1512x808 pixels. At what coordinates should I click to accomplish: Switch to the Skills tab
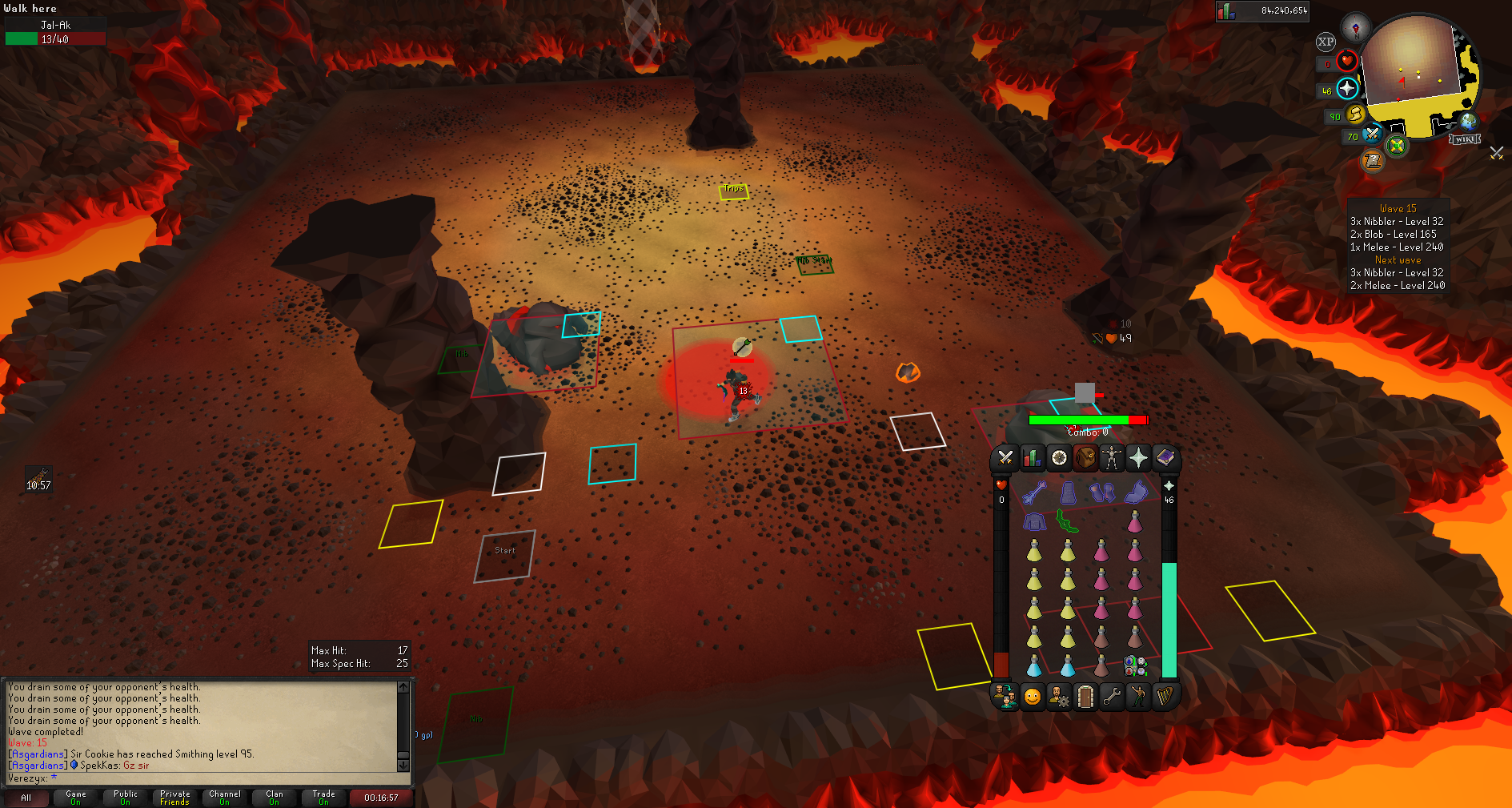(1033, 457)
